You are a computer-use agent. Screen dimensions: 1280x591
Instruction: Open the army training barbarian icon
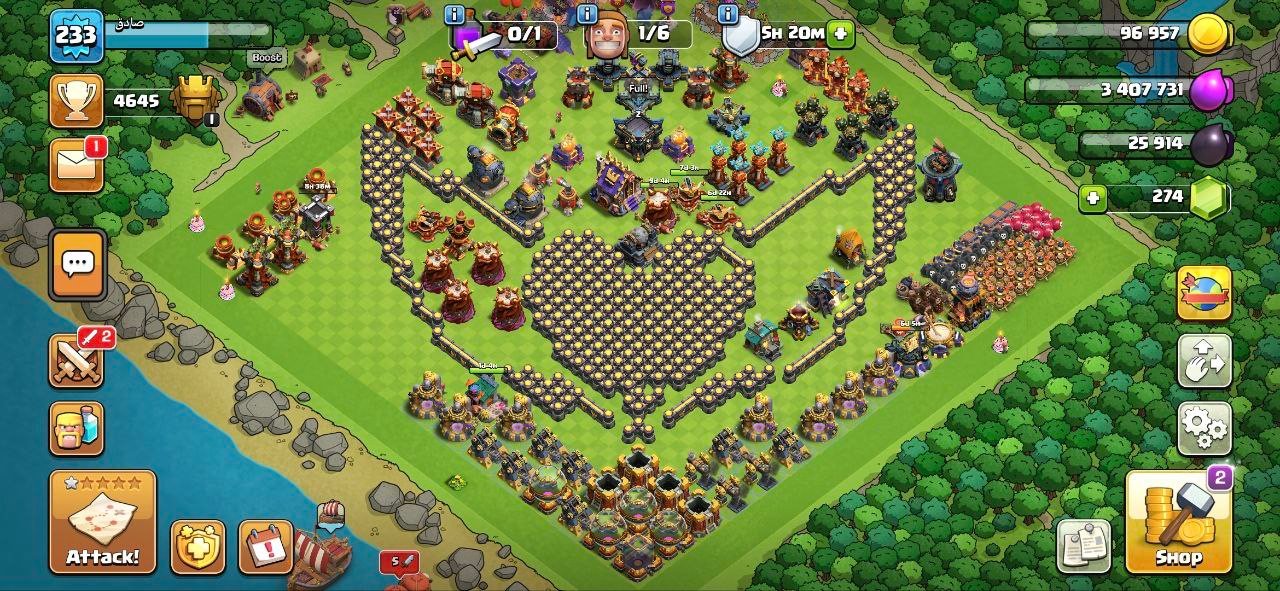tap(76, 428)
